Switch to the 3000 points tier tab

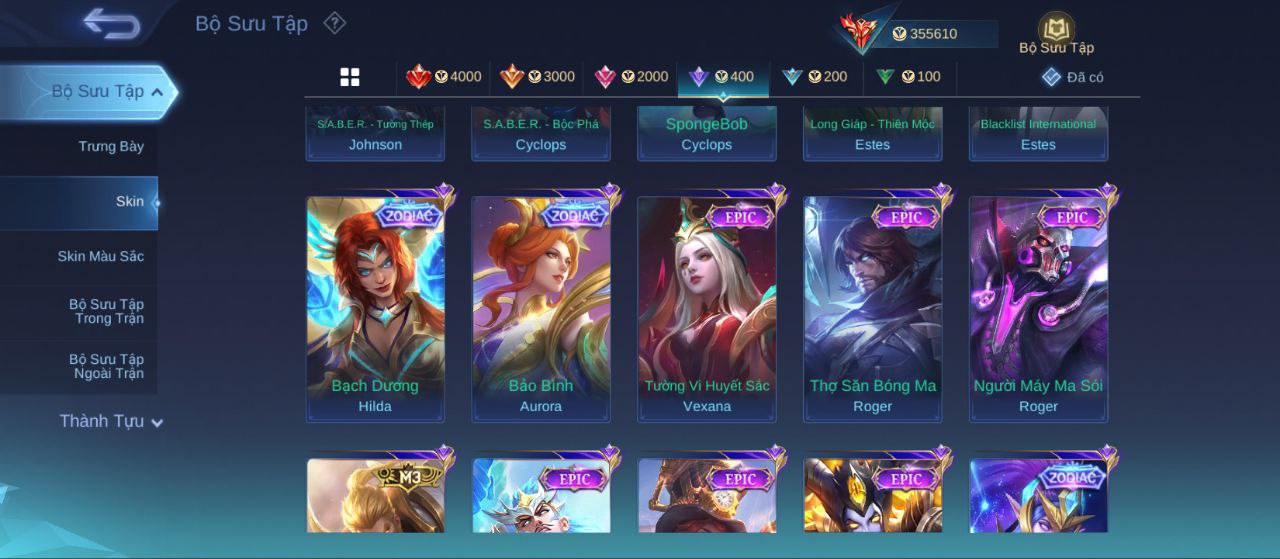coord(537,77)
